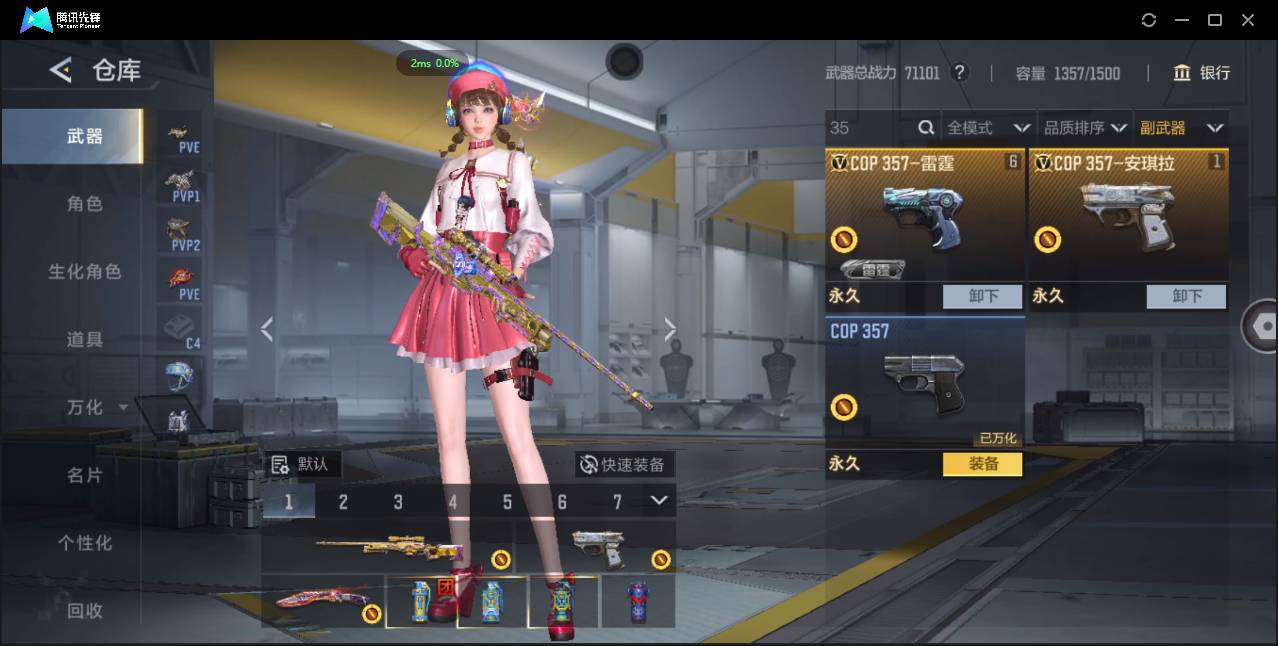Image resolution: width=1278 pixels, height=646 pixels.
Task: Unequip the COP 357-雷霆 pistol
Action: click(x=983, y=296)
